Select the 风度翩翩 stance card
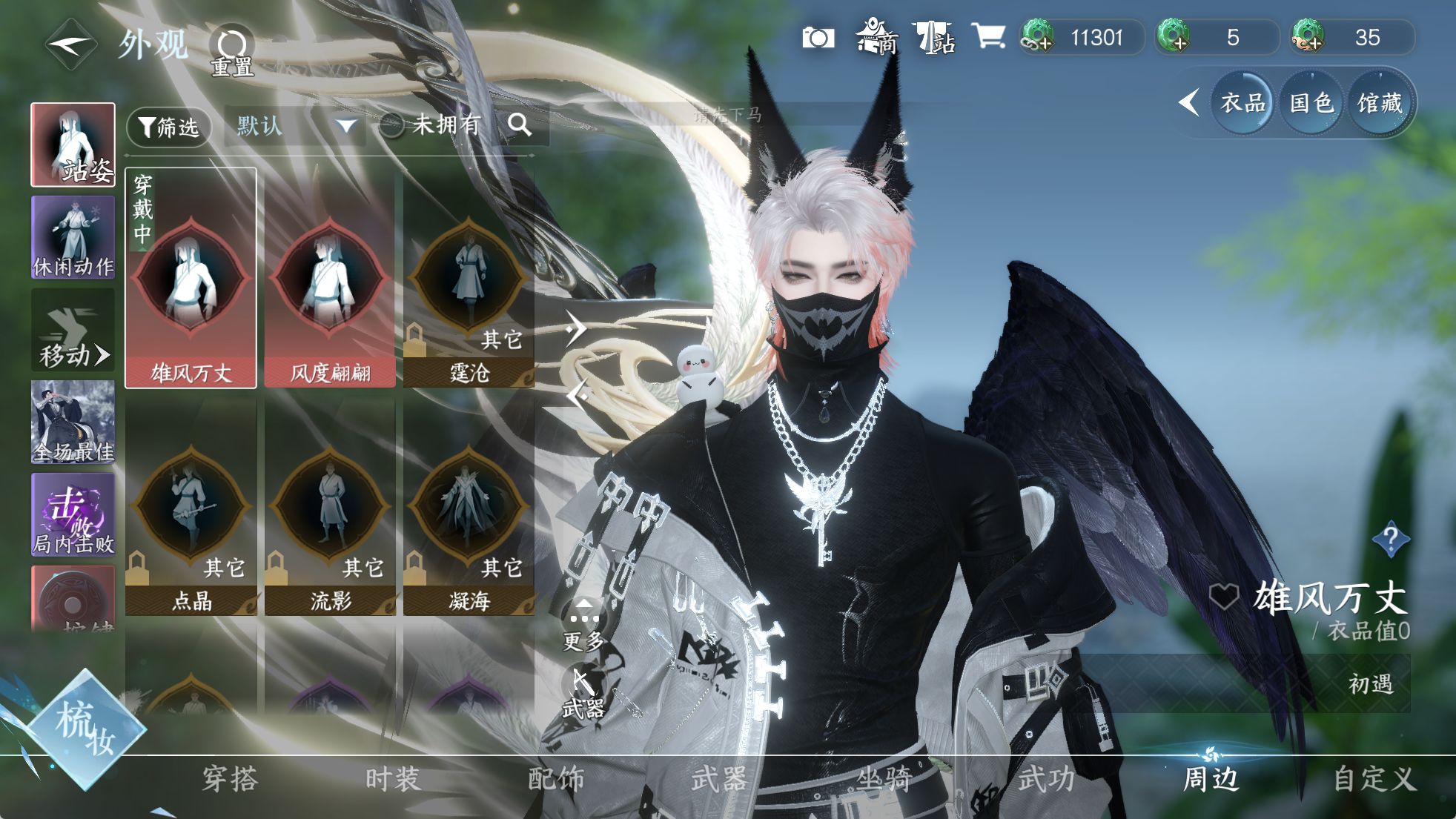This screenshot has width=1456, height=819. 330,279
